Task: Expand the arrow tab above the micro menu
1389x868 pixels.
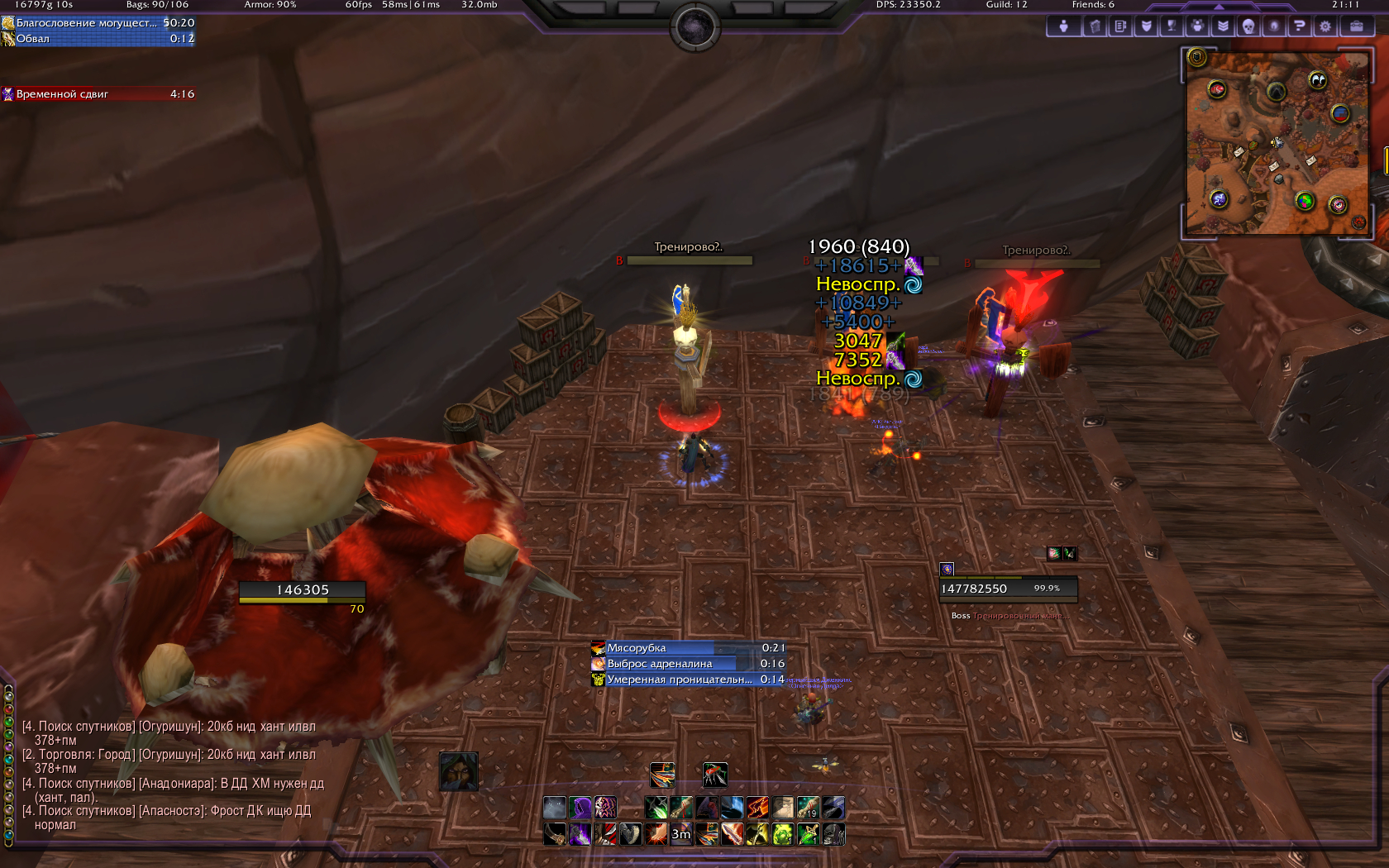Action: (1220, 7)
